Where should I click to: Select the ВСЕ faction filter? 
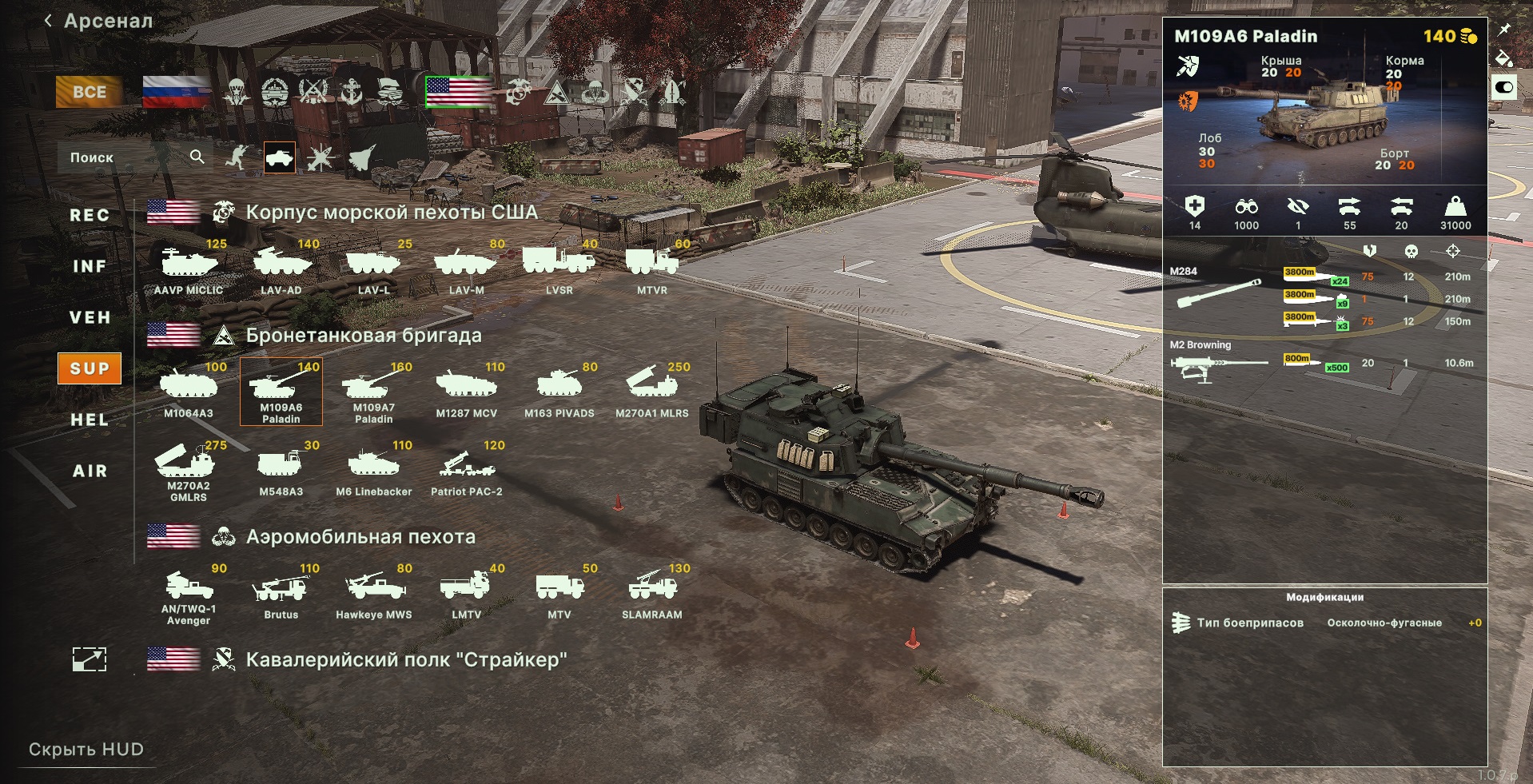89,92
